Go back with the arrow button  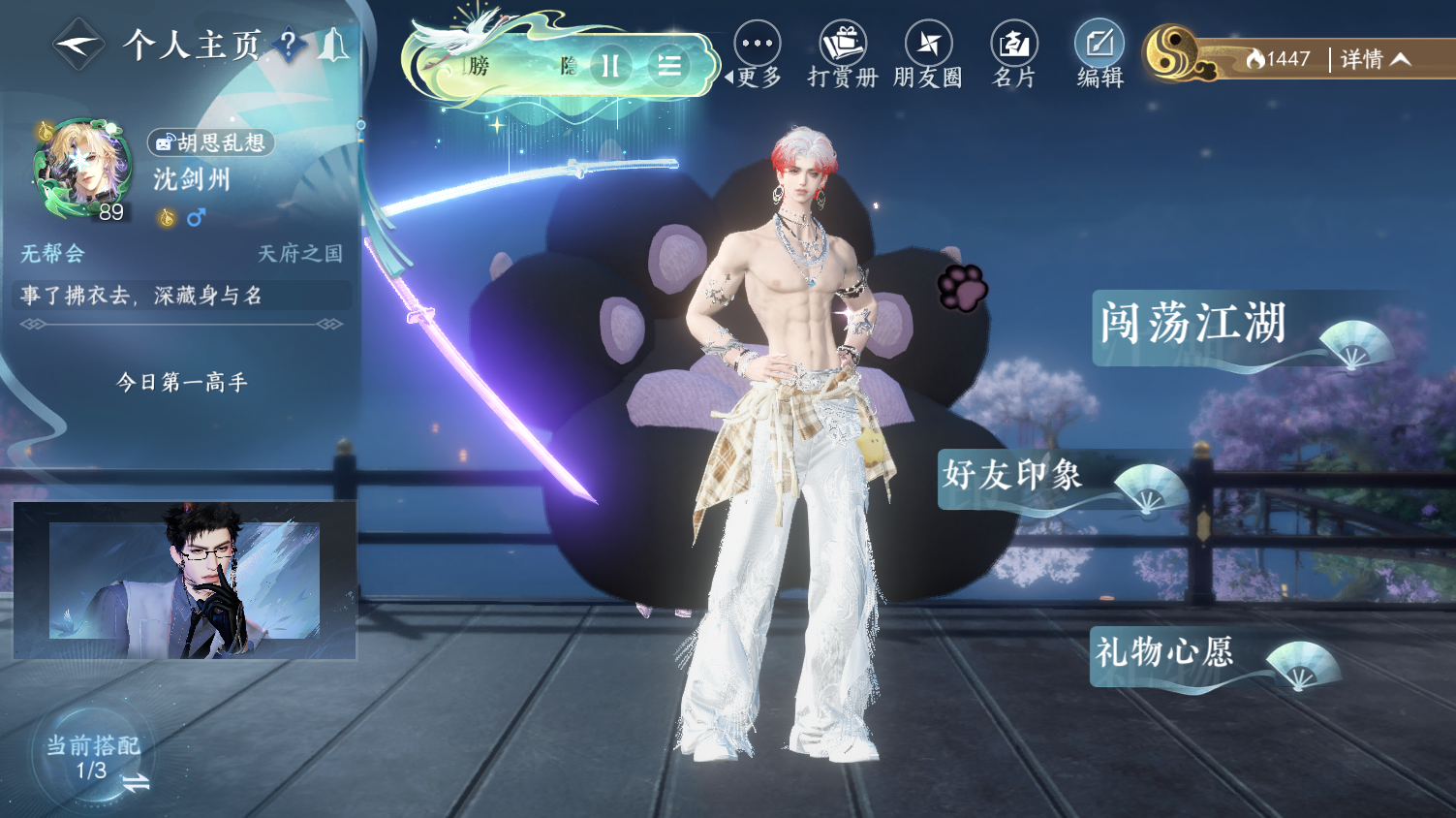pos(77,45)
